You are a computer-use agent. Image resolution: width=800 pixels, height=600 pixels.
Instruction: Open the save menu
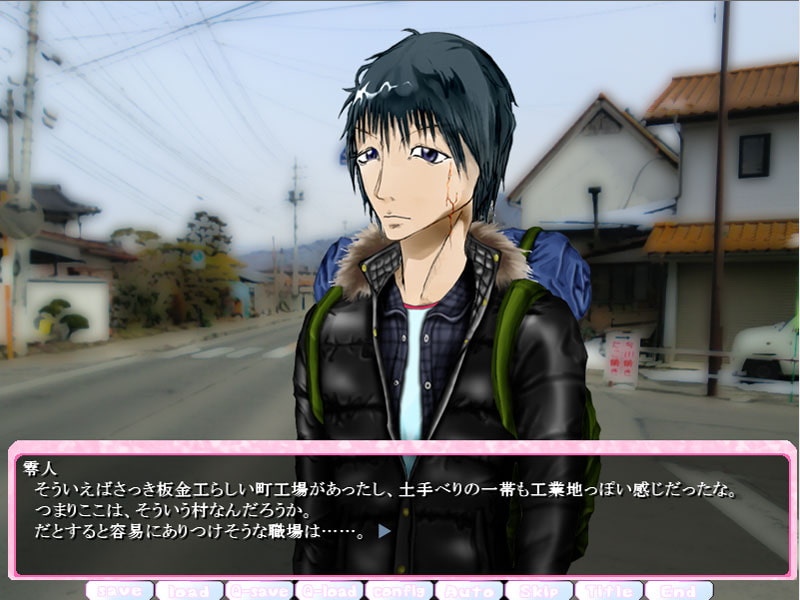pos(119,590)
